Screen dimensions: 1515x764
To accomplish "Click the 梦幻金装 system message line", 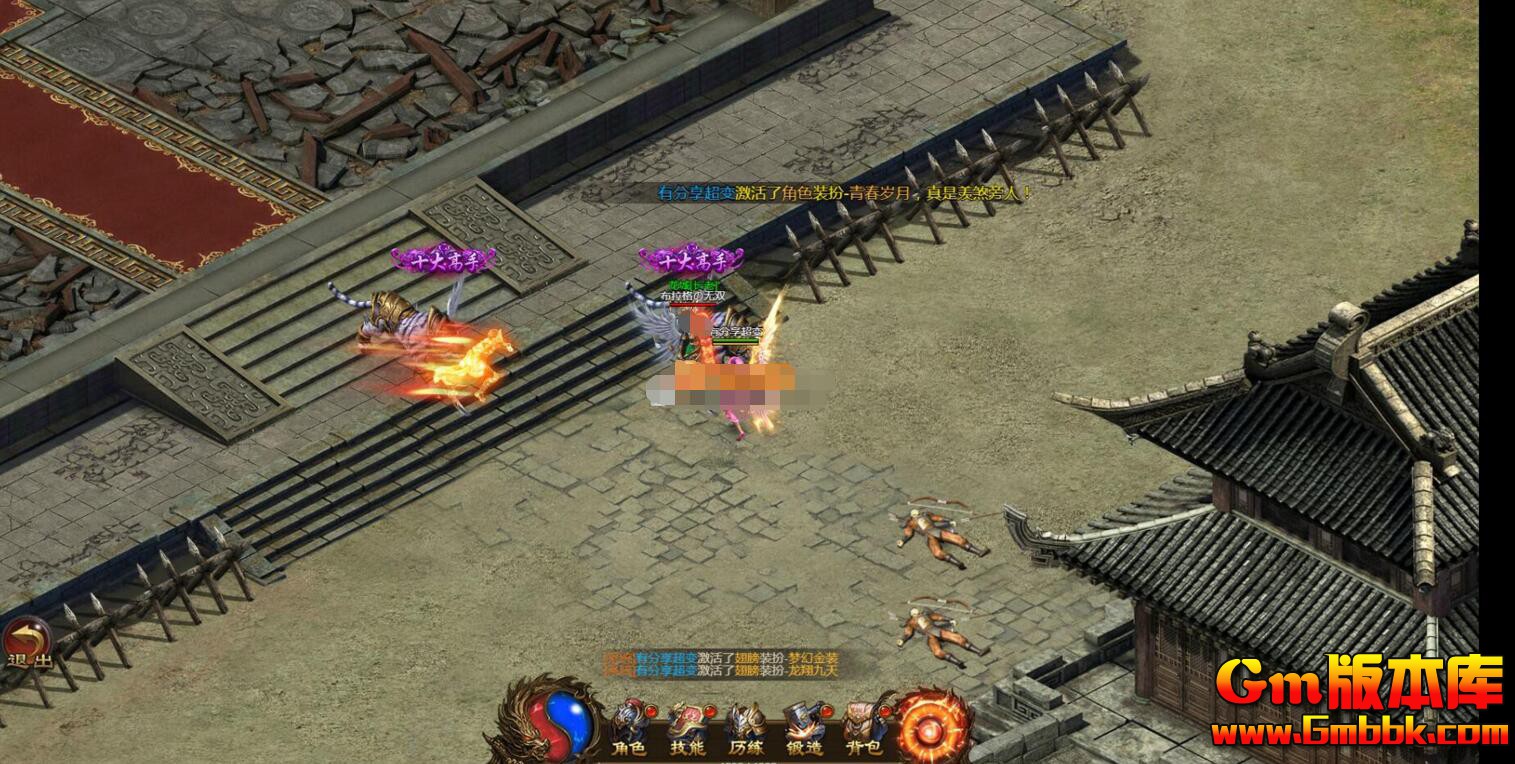I will tap(722, 658).
